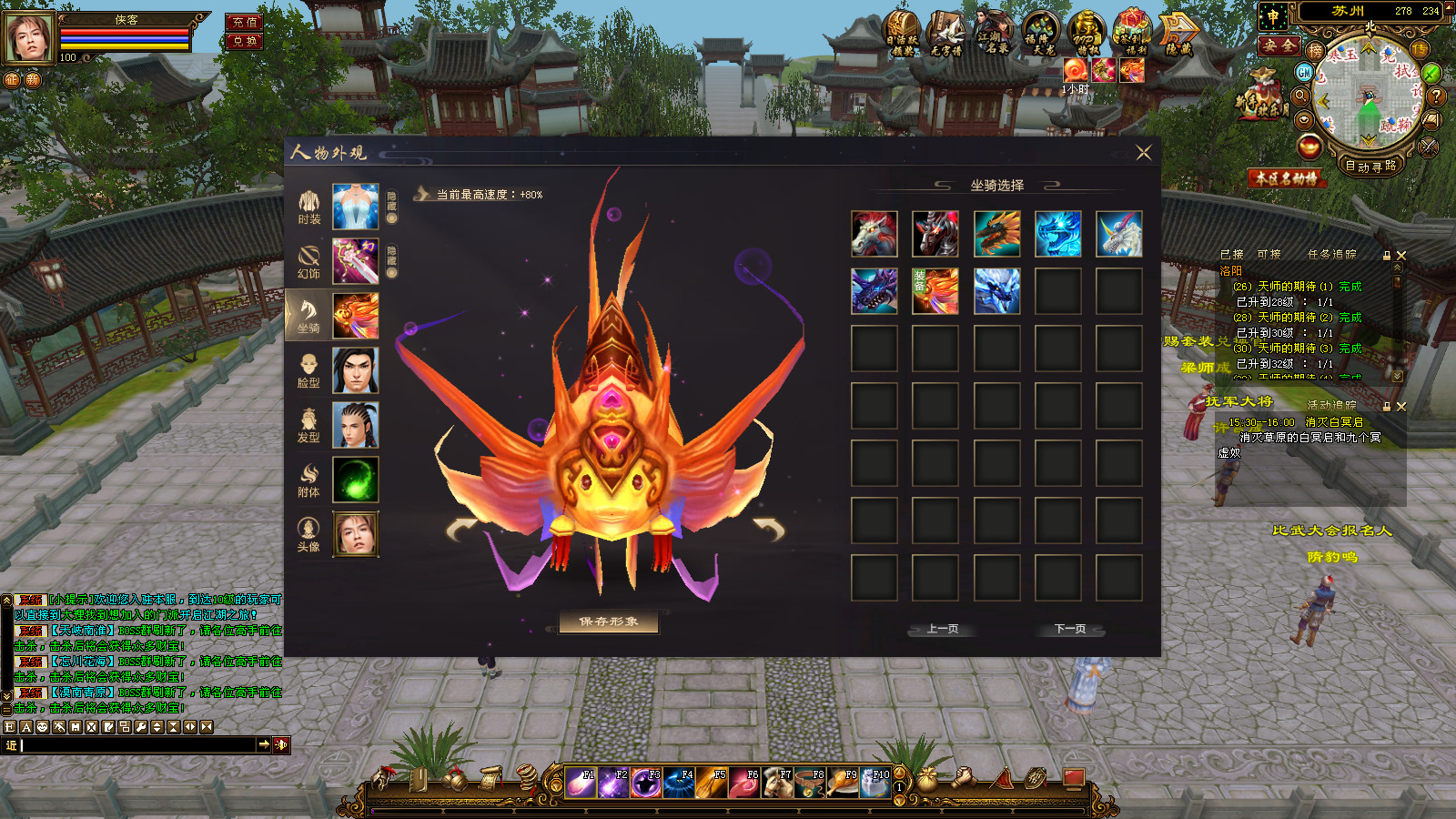Image resolution: width=1456 pixels, height=819 pixels.
Task: Click the 充值 recharge button
Action: (244, 22)
